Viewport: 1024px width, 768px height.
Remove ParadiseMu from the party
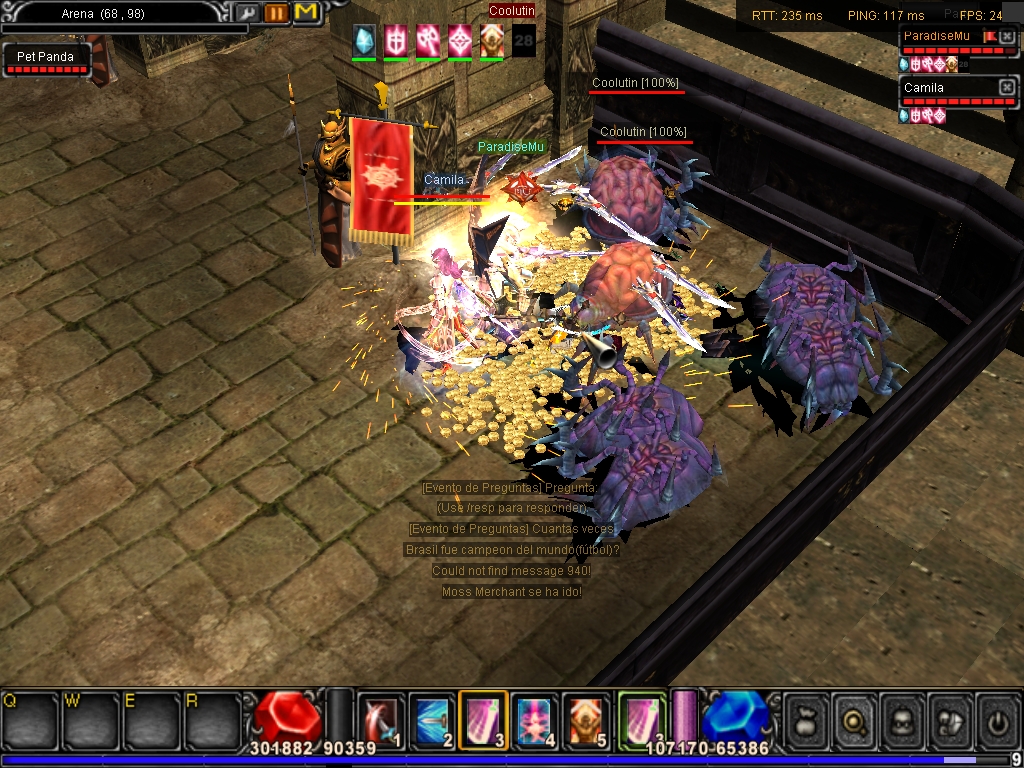coord(1006,37)
